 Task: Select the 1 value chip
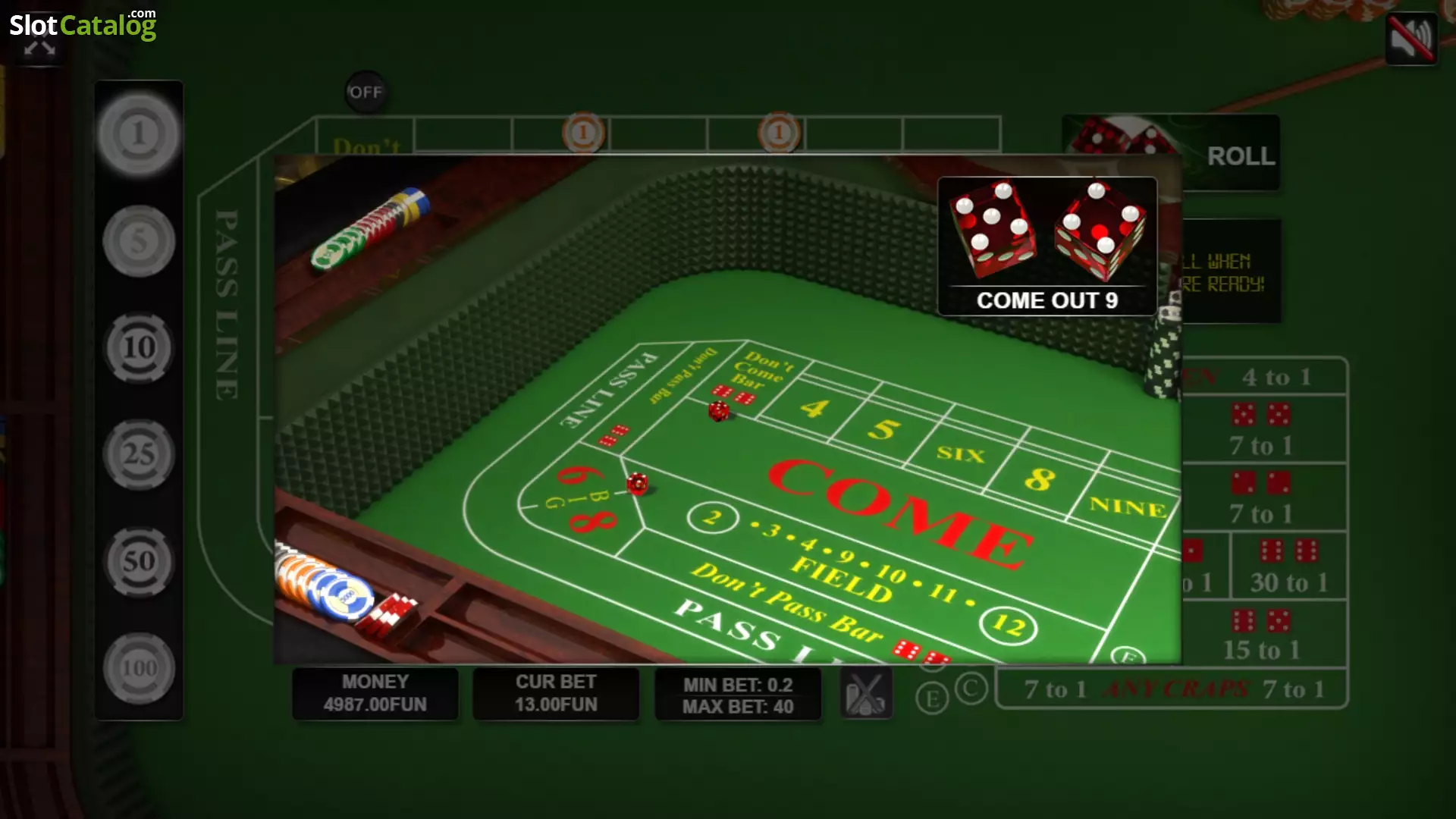[138, 135]
